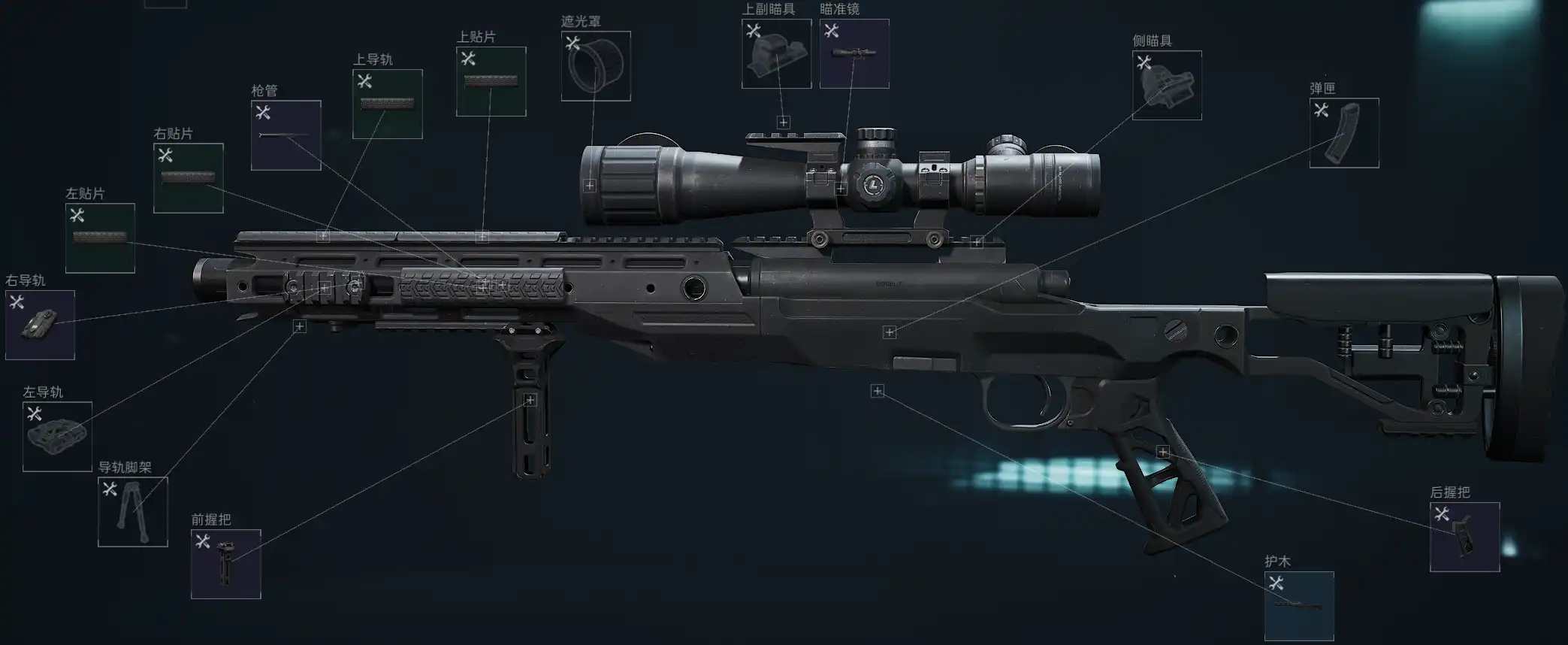This screenshot has height=645, width=1568.
Task: Select the 右导轨 right rail slot
Action: point(40,325)
